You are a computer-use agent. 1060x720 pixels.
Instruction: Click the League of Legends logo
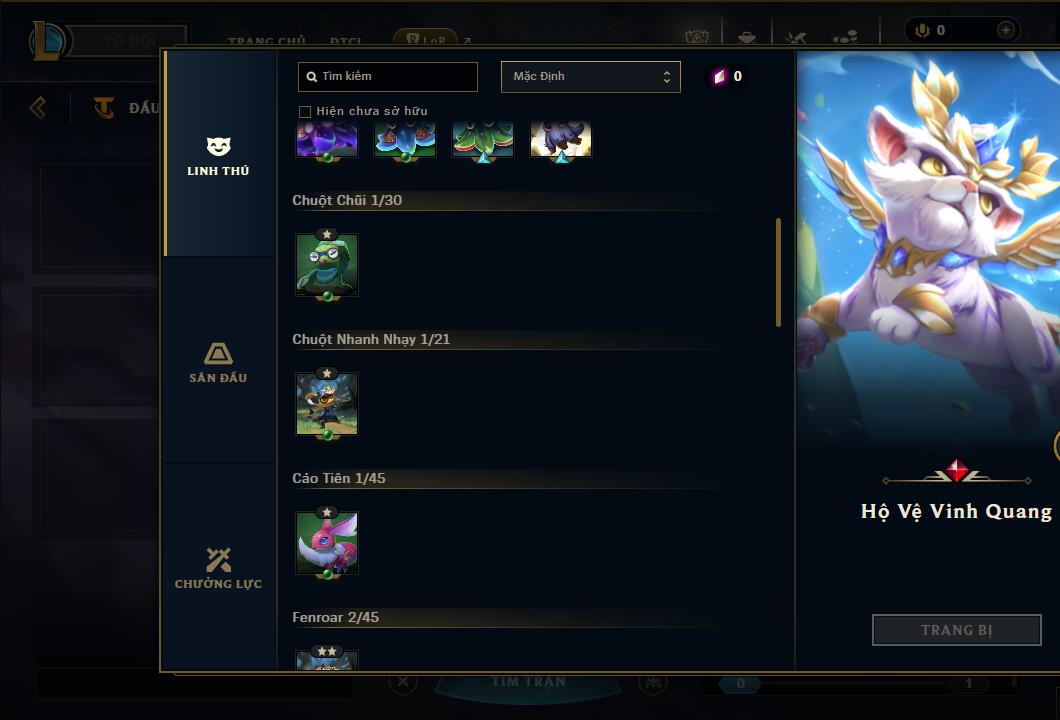click(x=48, y=40)
